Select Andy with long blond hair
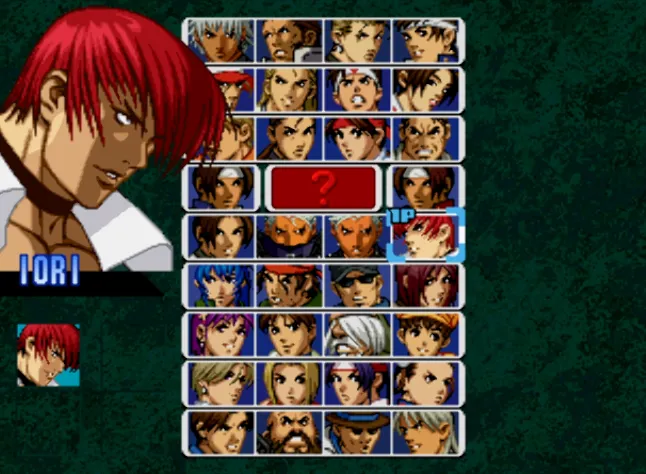Screen dimensions: 646x474 pos(290,89)
